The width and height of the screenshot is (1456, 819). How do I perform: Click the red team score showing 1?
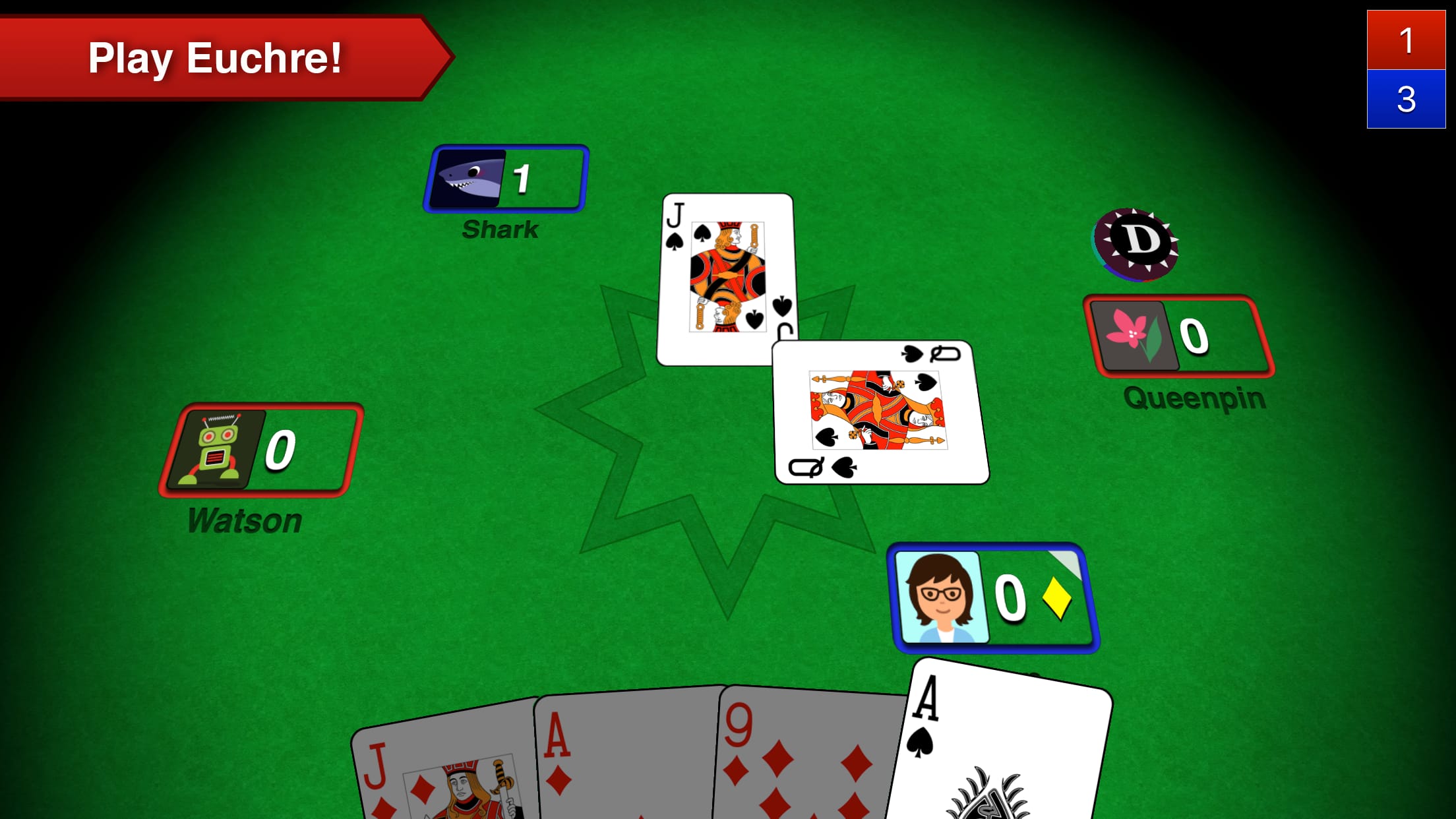tap(1408, 40)
